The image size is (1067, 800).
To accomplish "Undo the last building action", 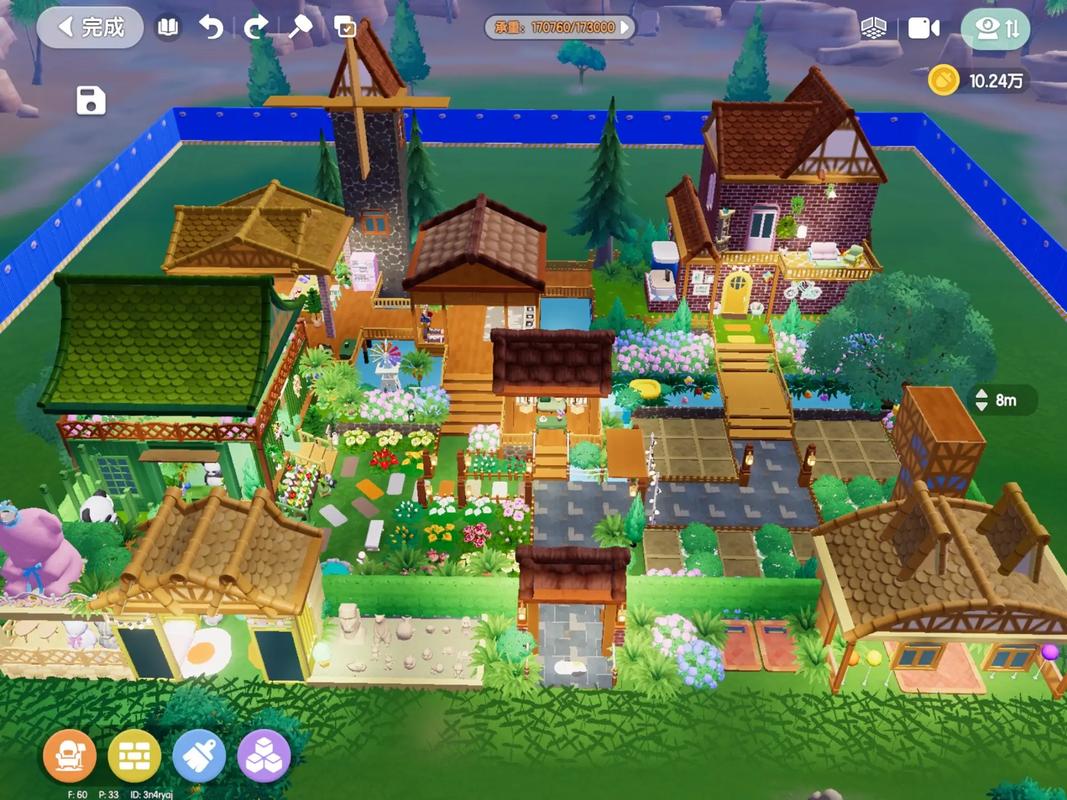I will coord(211,28).
